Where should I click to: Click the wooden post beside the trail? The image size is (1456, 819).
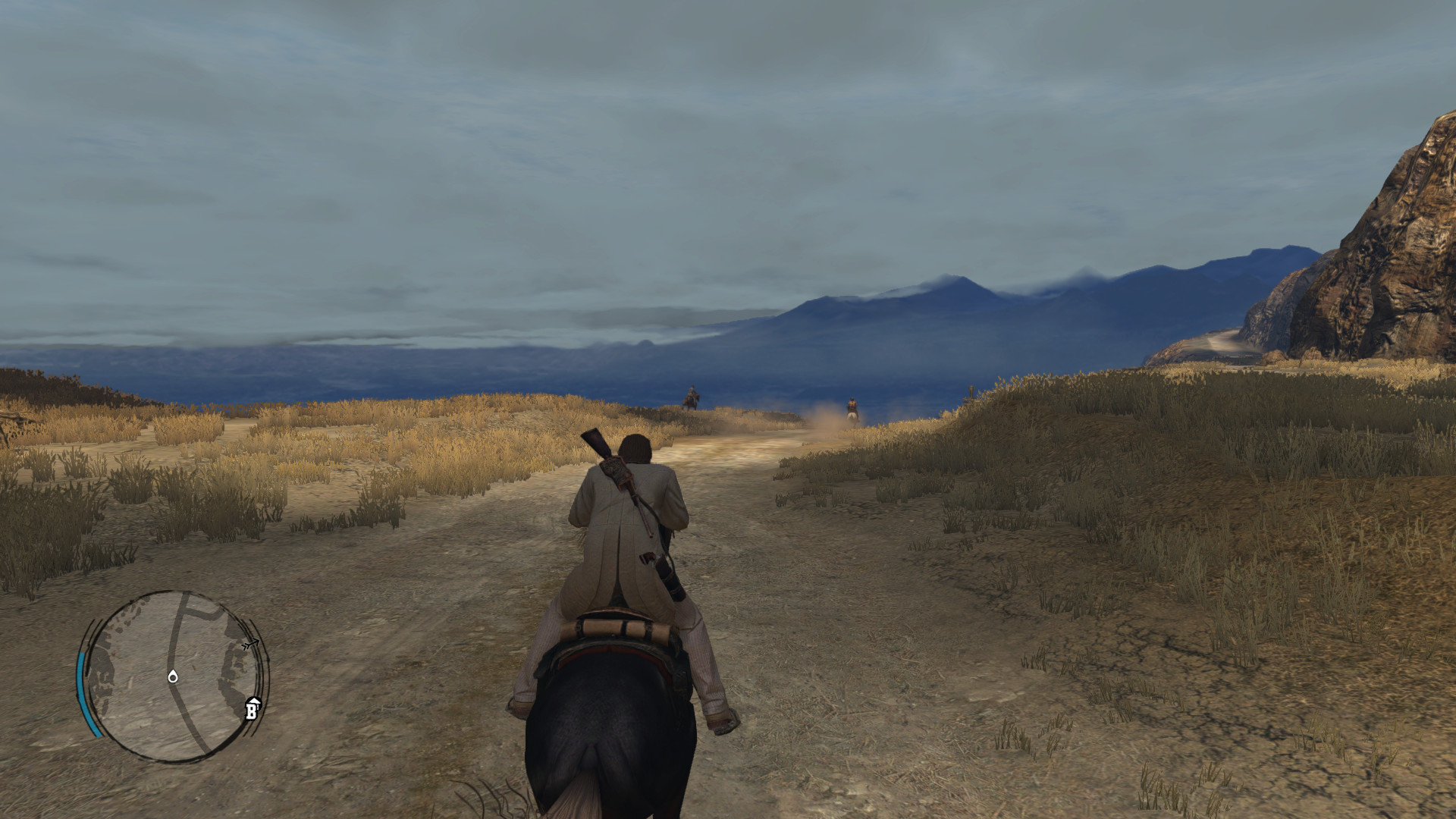coord(971,394)
